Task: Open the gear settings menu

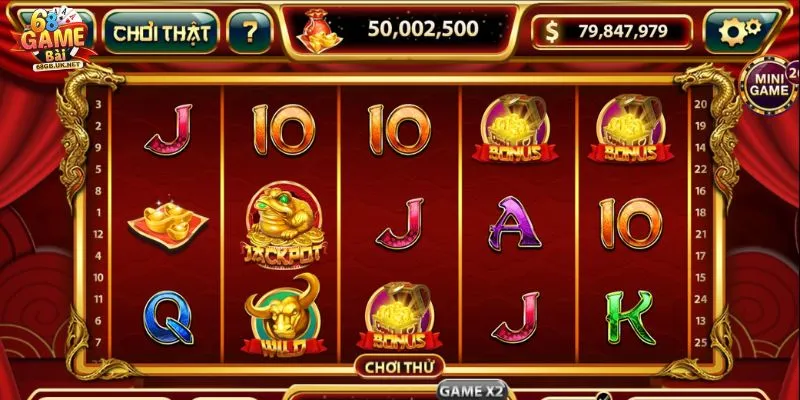Action: (740, 32)
